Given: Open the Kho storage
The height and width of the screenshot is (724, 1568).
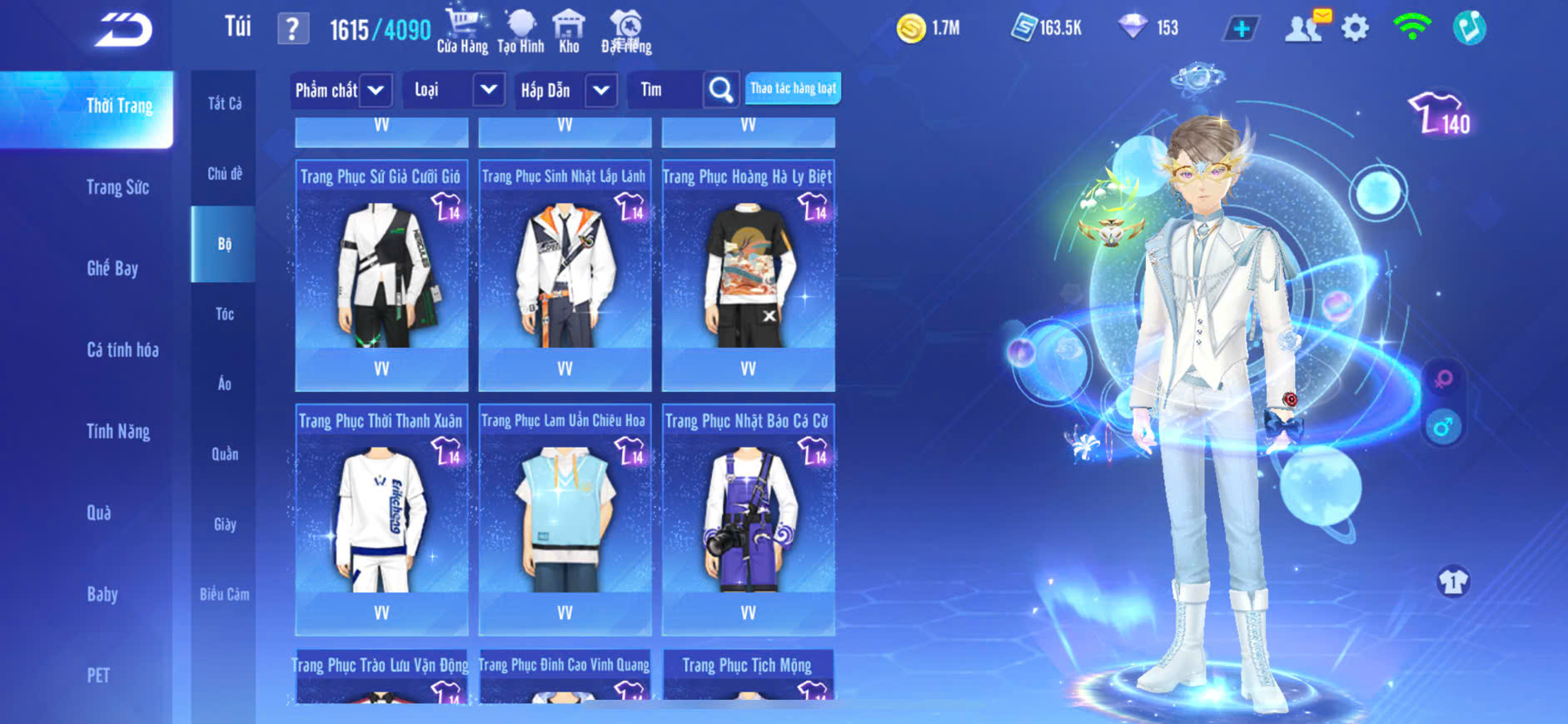Looking at the screenshot, I should click(x=569, y=31).
